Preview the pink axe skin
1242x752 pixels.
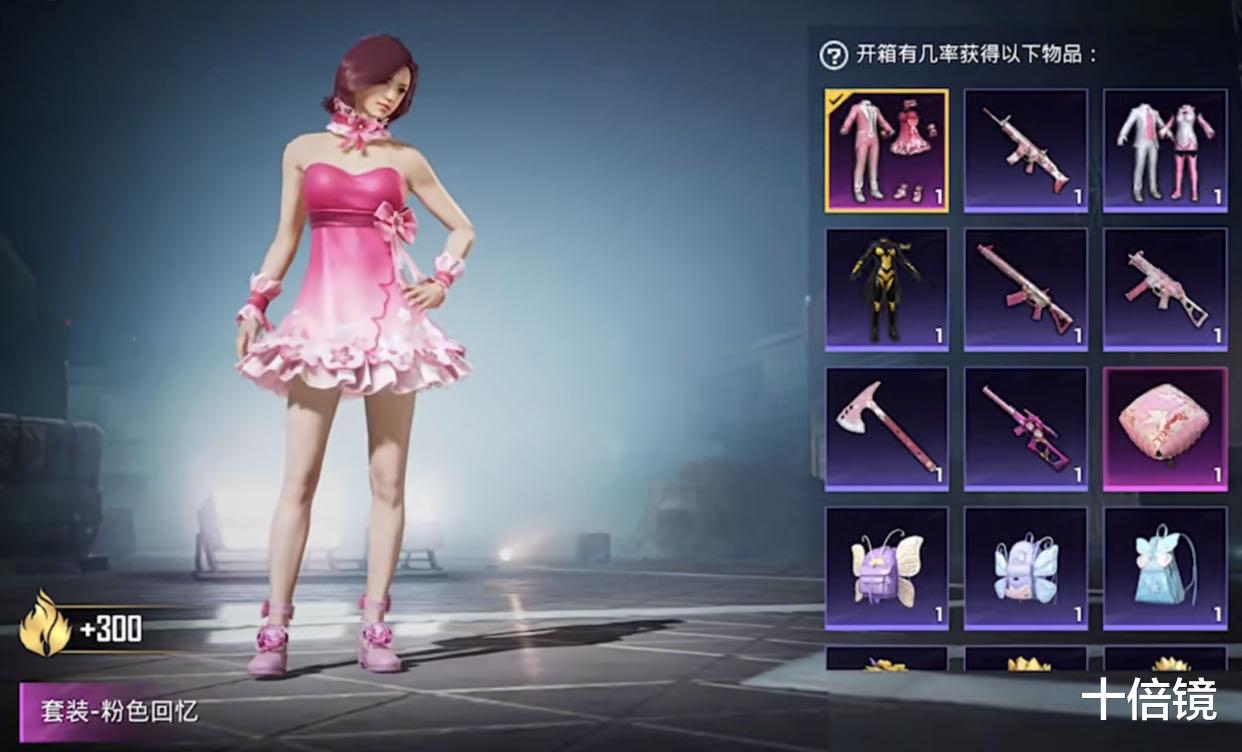886,428
